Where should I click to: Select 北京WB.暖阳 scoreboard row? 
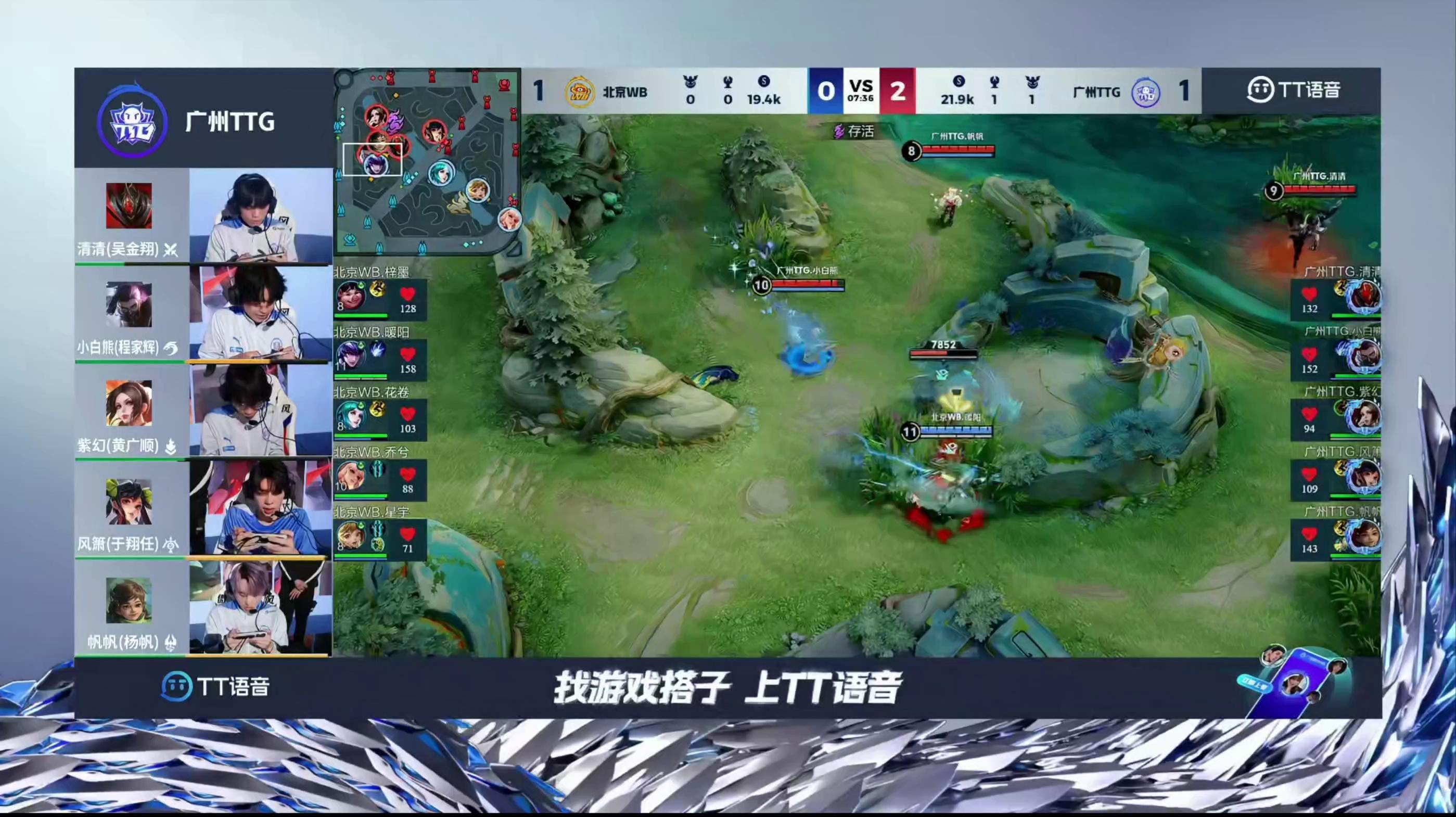tap(380, 359)
